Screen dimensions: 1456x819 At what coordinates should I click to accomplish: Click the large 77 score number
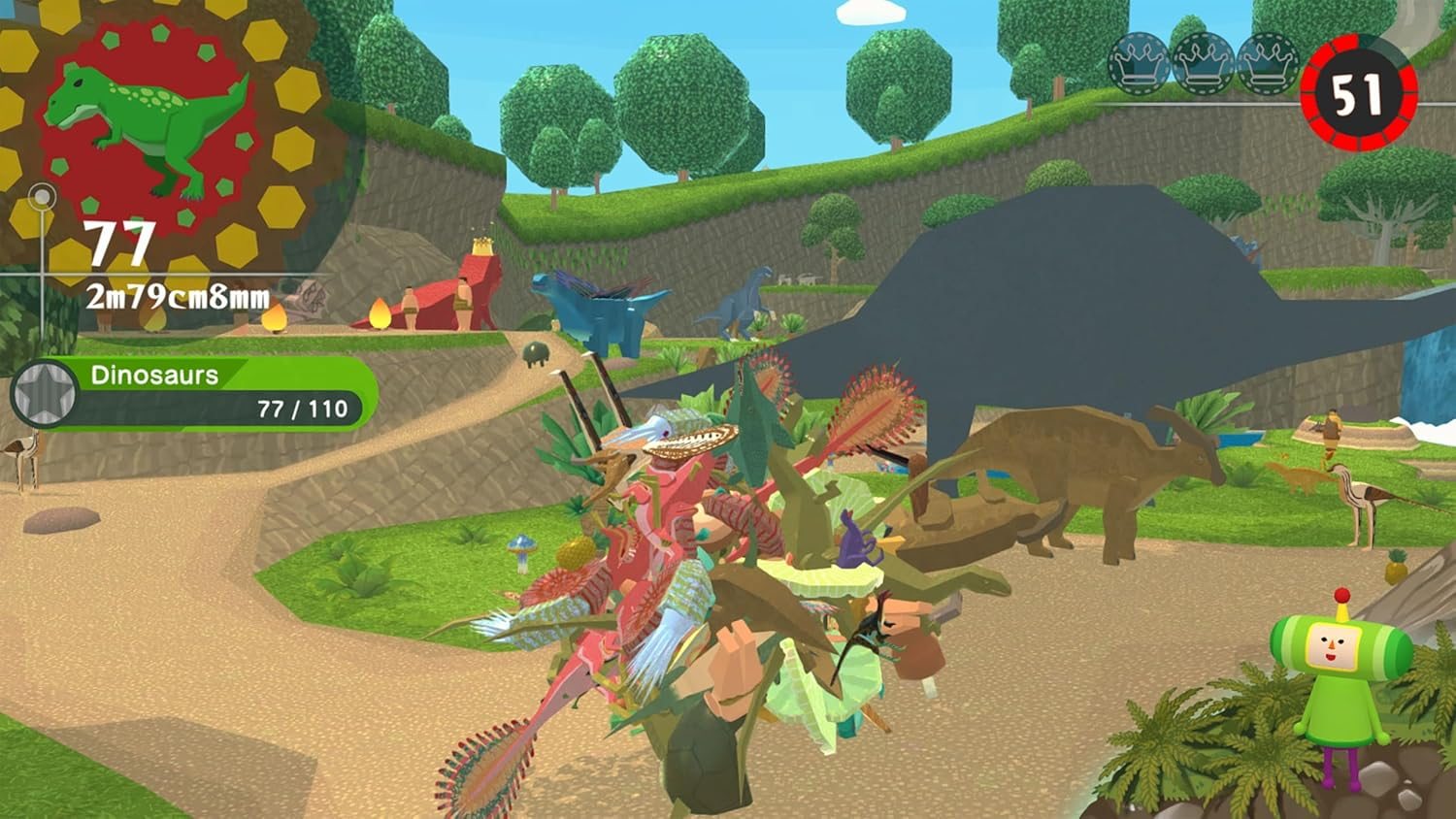120,243
